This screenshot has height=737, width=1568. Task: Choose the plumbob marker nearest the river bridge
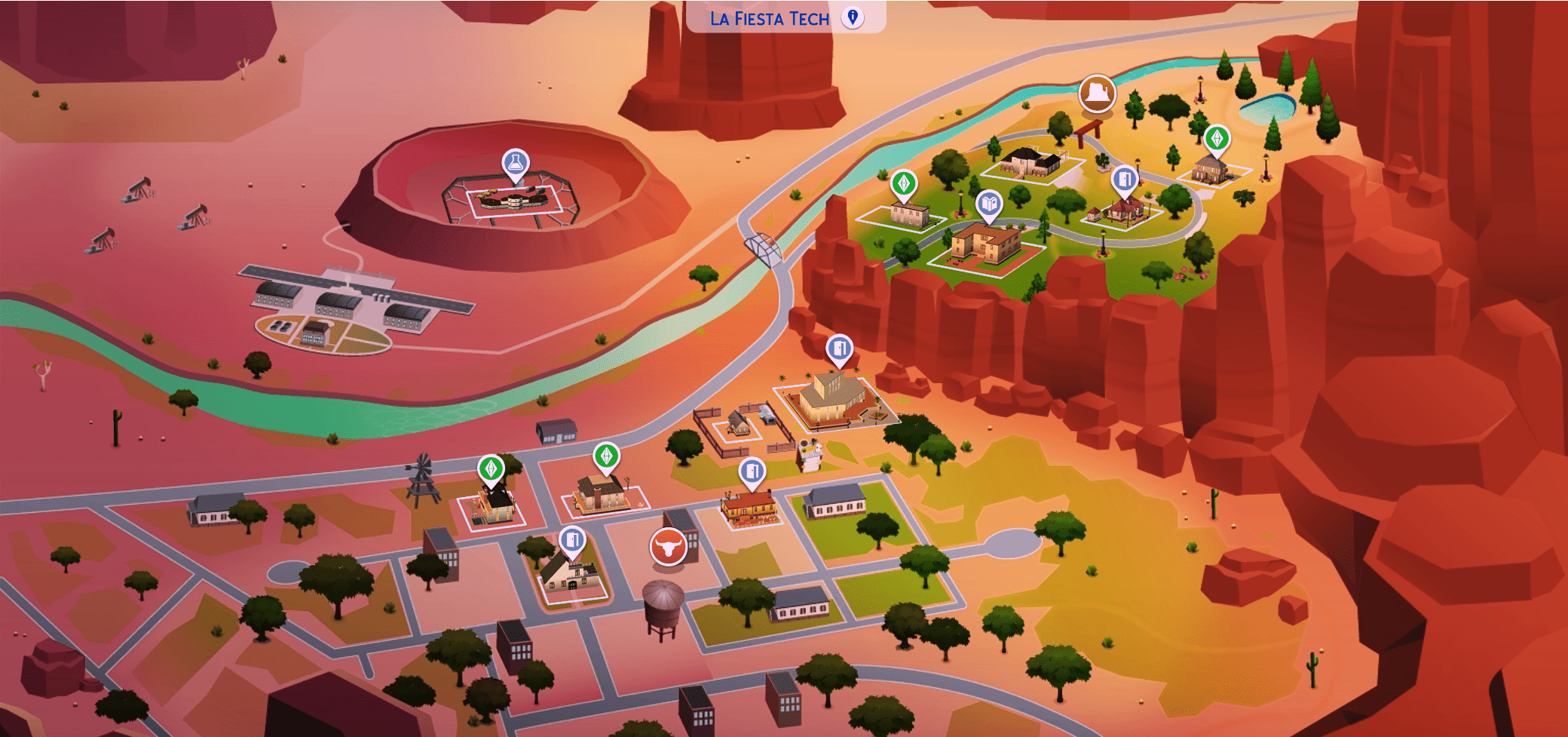pos(903,183)
